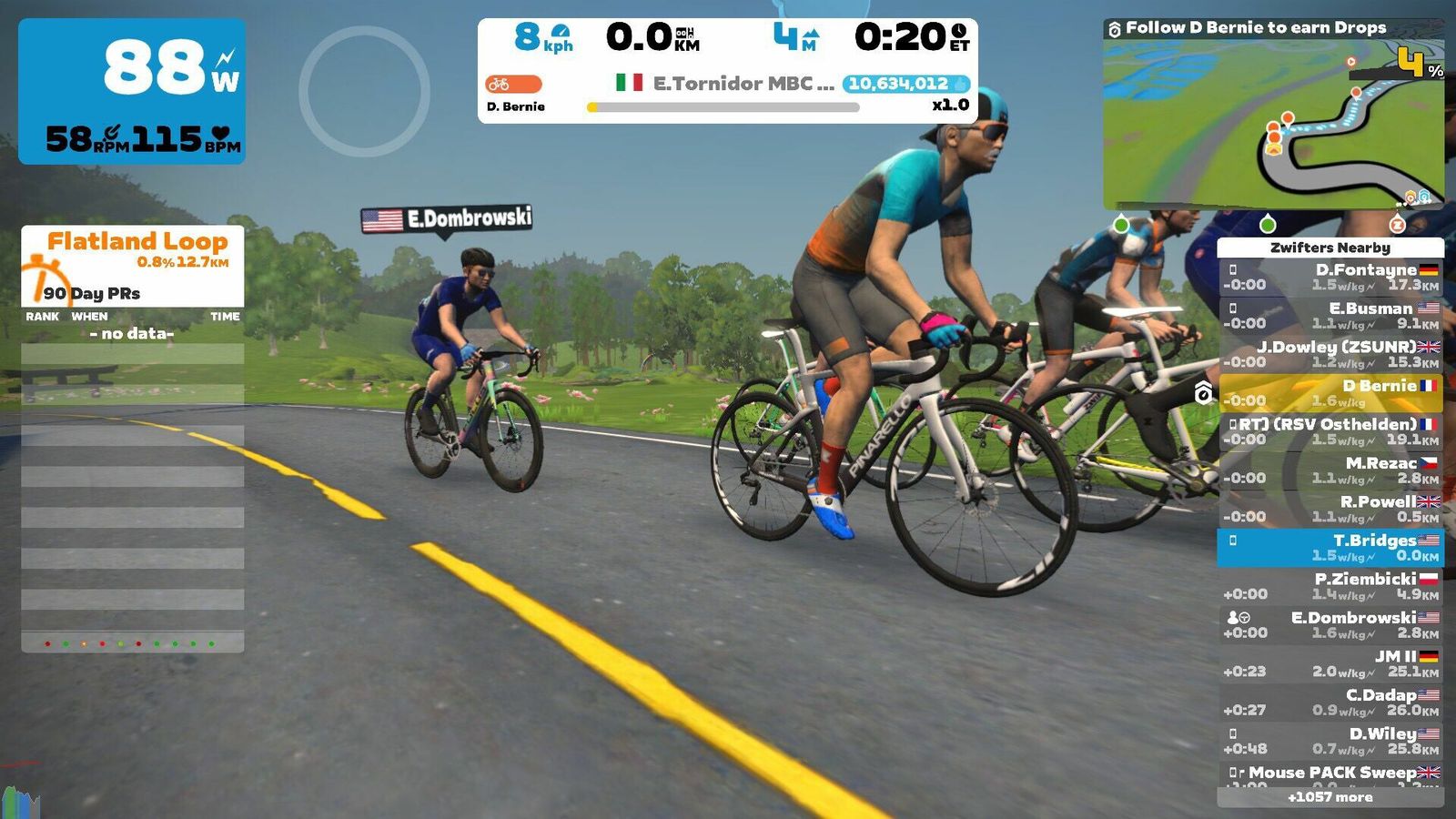Pick D.Wiley in the nearby list
The image size is (1456, 819).
coord(1330,741)
